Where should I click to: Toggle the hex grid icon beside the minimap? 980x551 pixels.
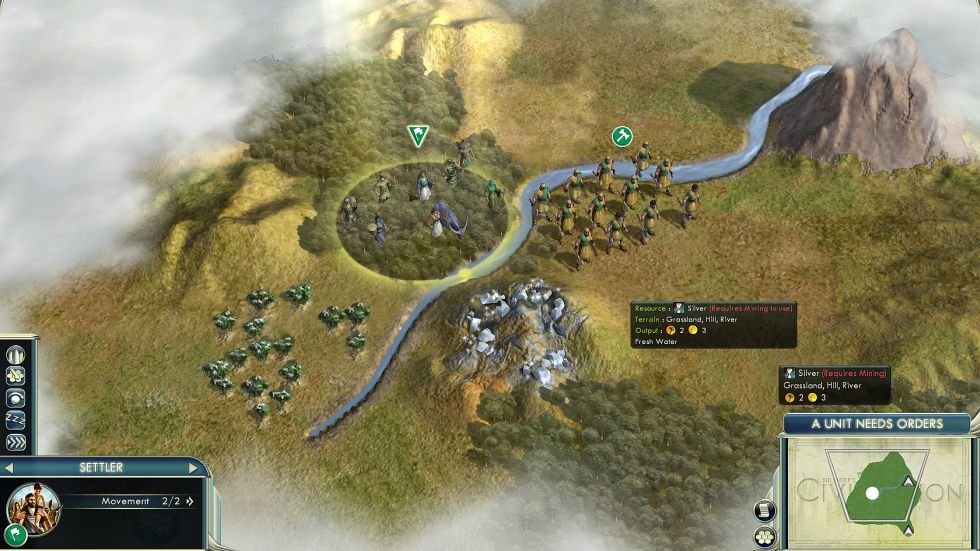[765, 537]
